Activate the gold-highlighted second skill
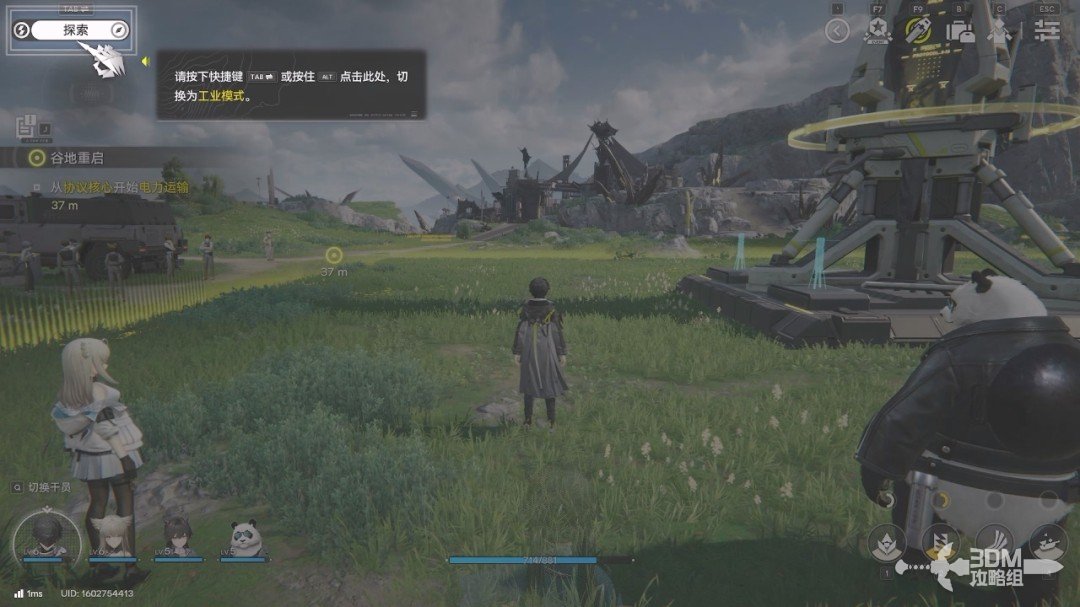This screenshot has height=607, width=1080. tap(940, 543)
